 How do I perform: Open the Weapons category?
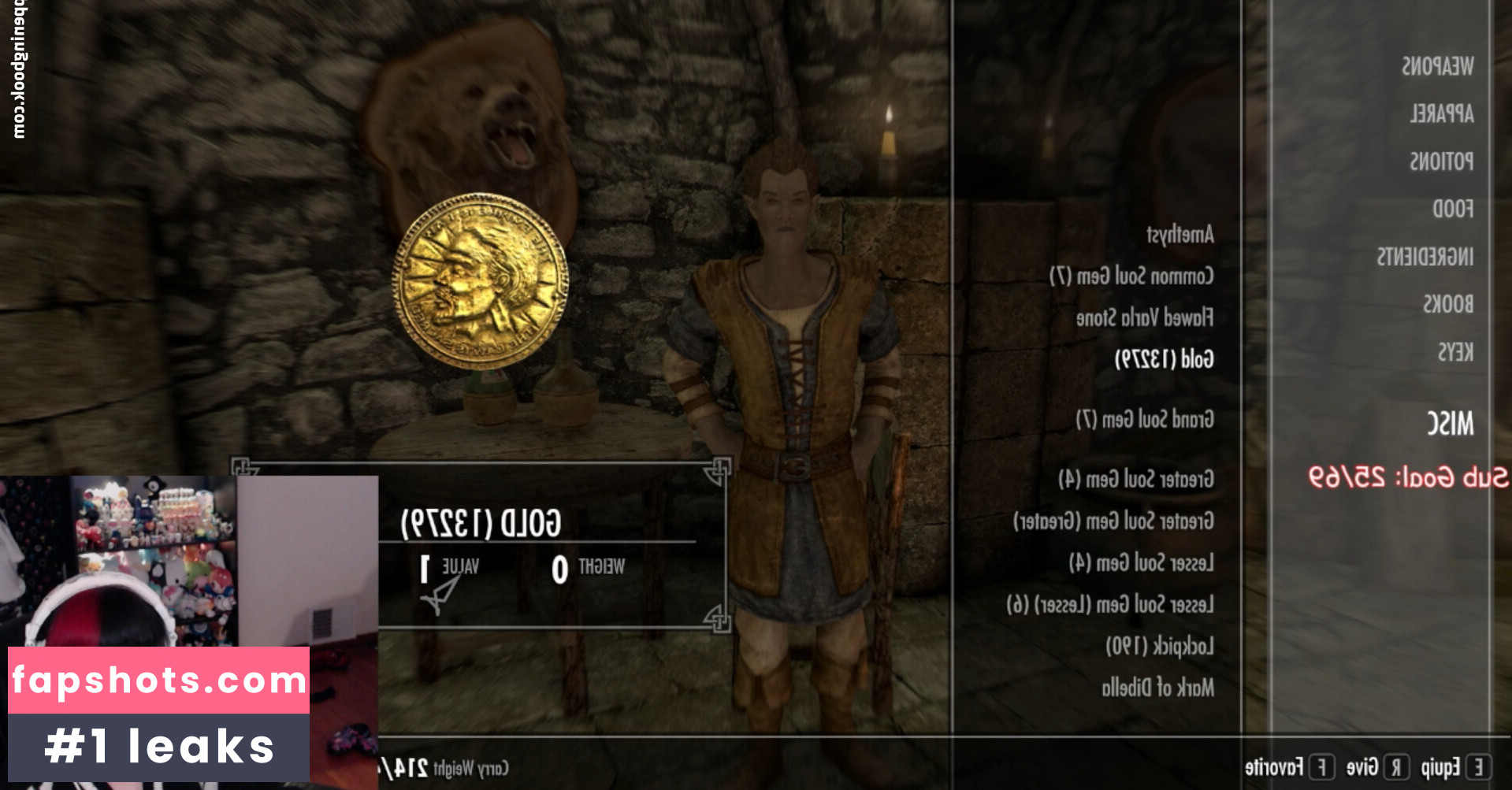(x=1437, y=66)
